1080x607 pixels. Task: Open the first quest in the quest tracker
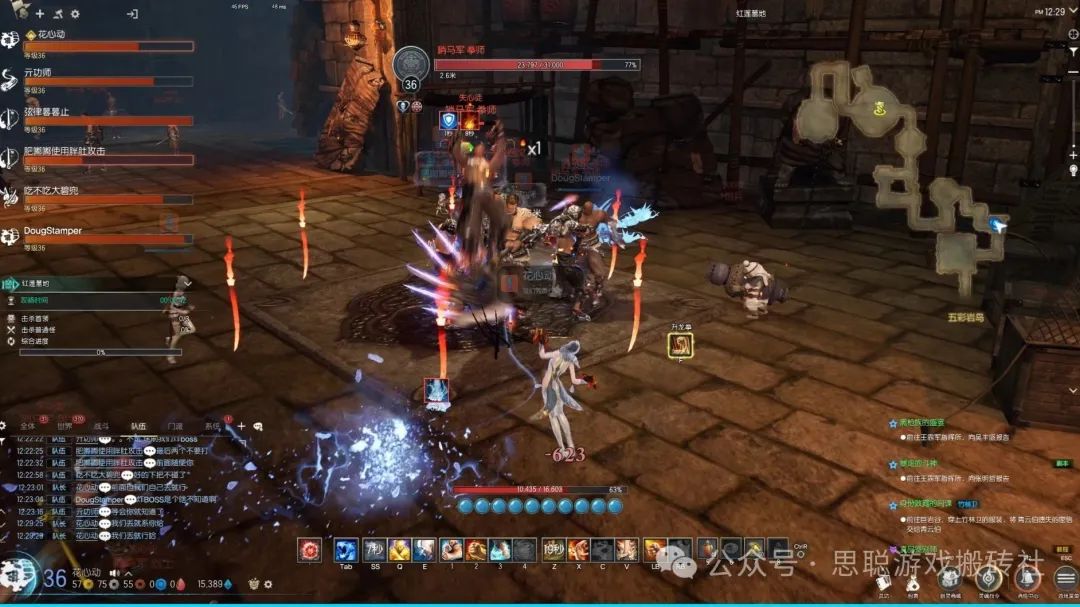pos(920,423)
